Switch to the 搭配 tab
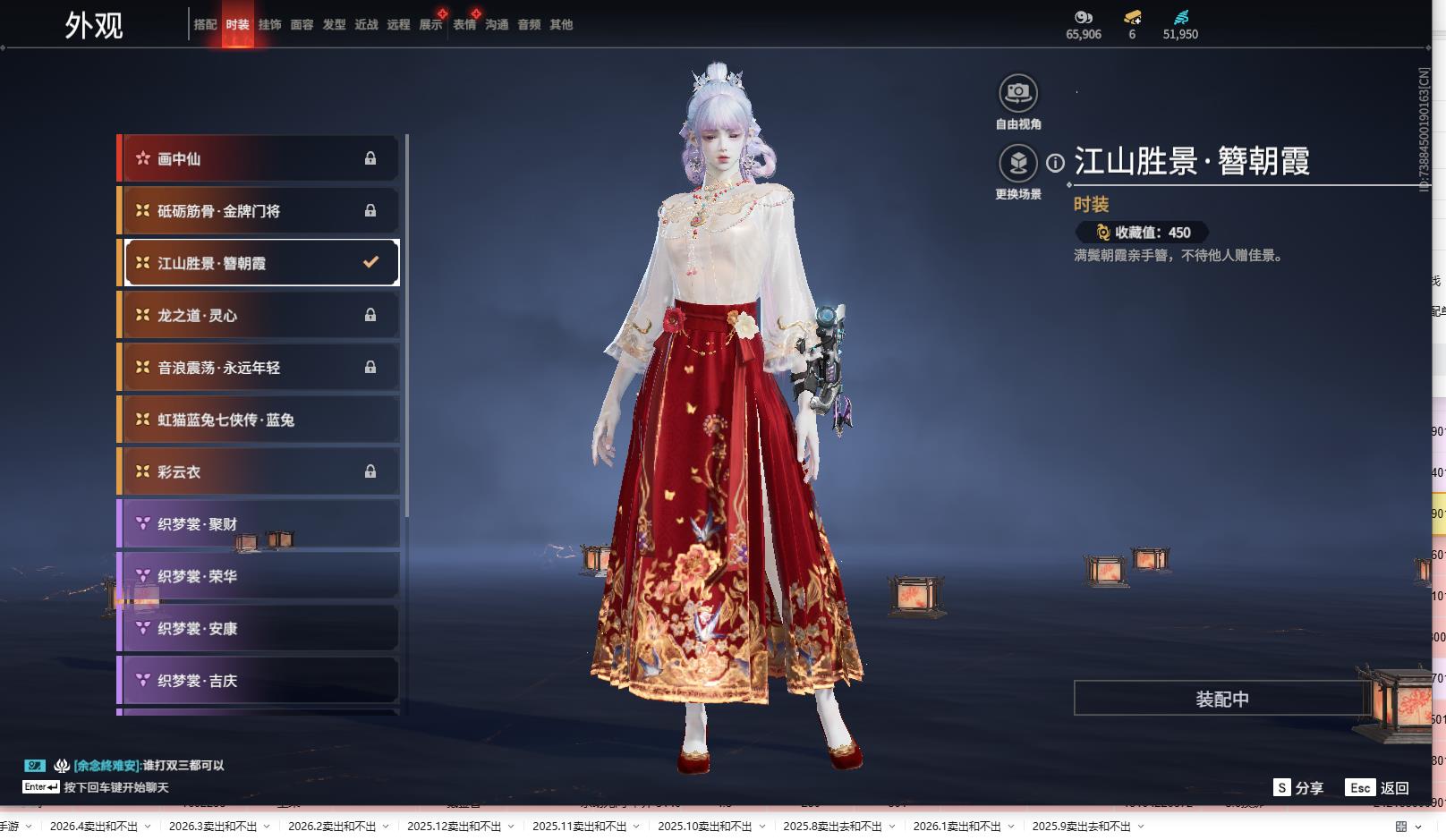1446x840 pixels. pos(205,25)
